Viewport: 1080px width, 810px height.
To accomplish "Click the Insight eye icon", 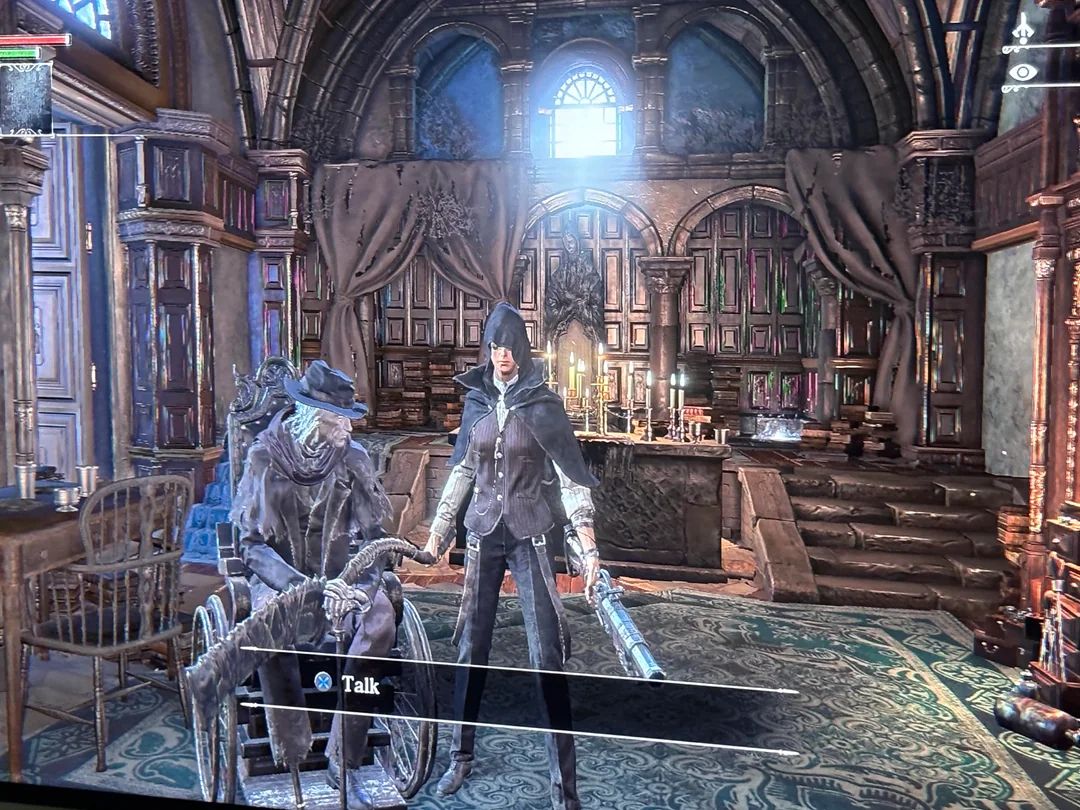I will click(1022, 72).
